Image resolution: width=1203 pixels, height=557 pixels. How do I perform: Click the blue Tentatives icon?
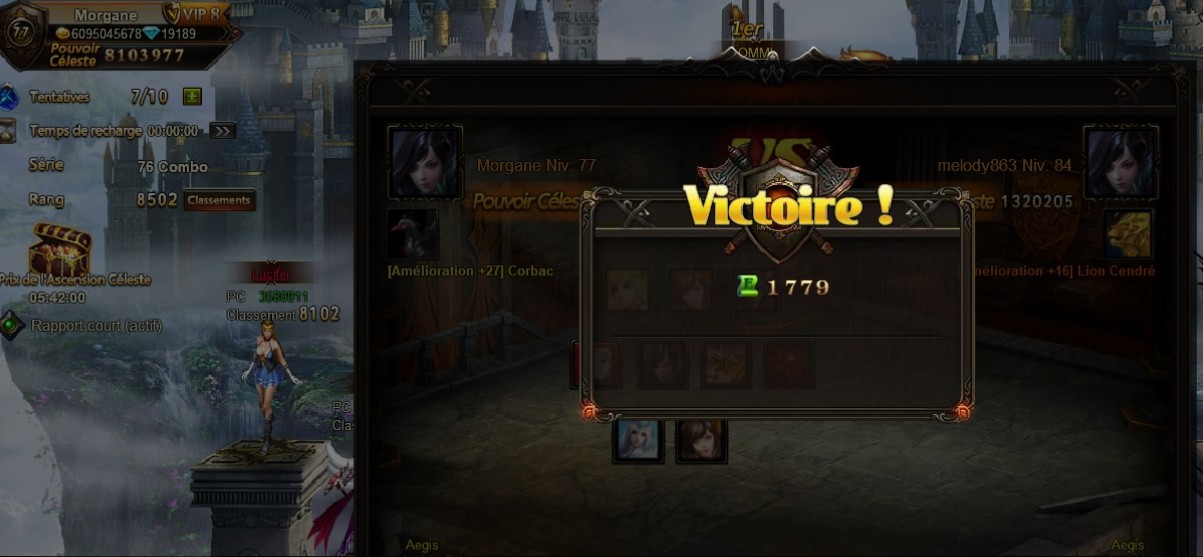point(10,98)
